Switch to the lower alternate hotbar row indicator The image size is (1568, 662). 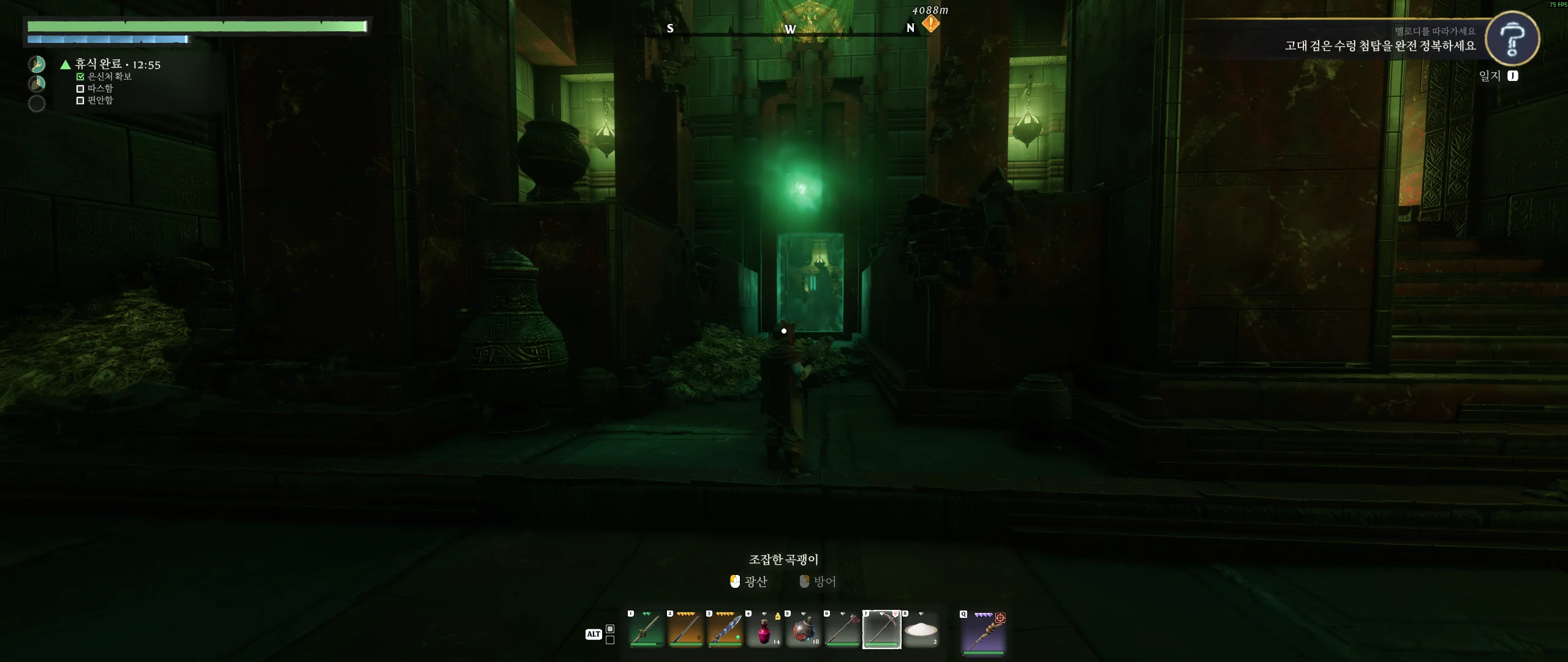[x=610, y=640]
